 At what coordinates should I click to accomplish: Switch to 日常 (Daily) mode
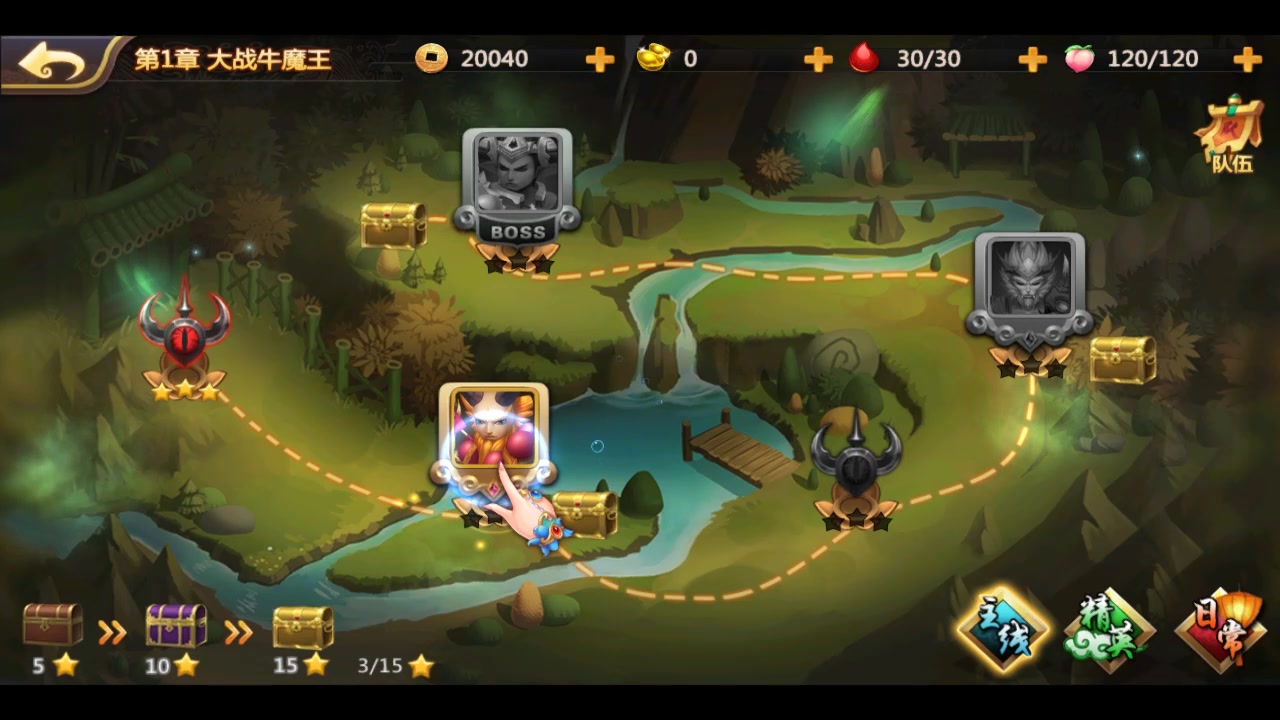click(1220, 630)
